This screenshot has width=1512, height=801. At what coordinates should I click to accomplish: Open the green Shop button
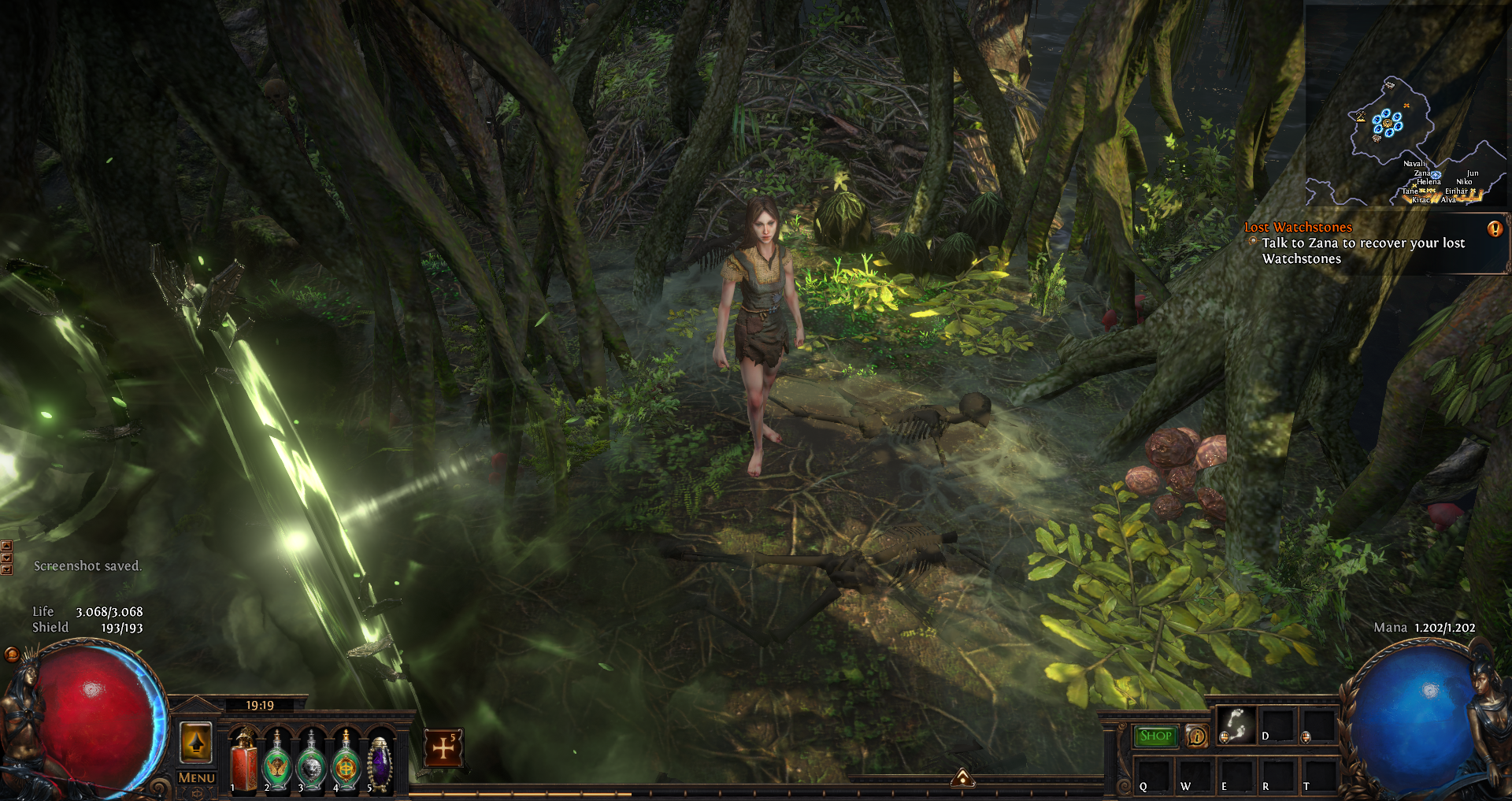[1156, 736]
